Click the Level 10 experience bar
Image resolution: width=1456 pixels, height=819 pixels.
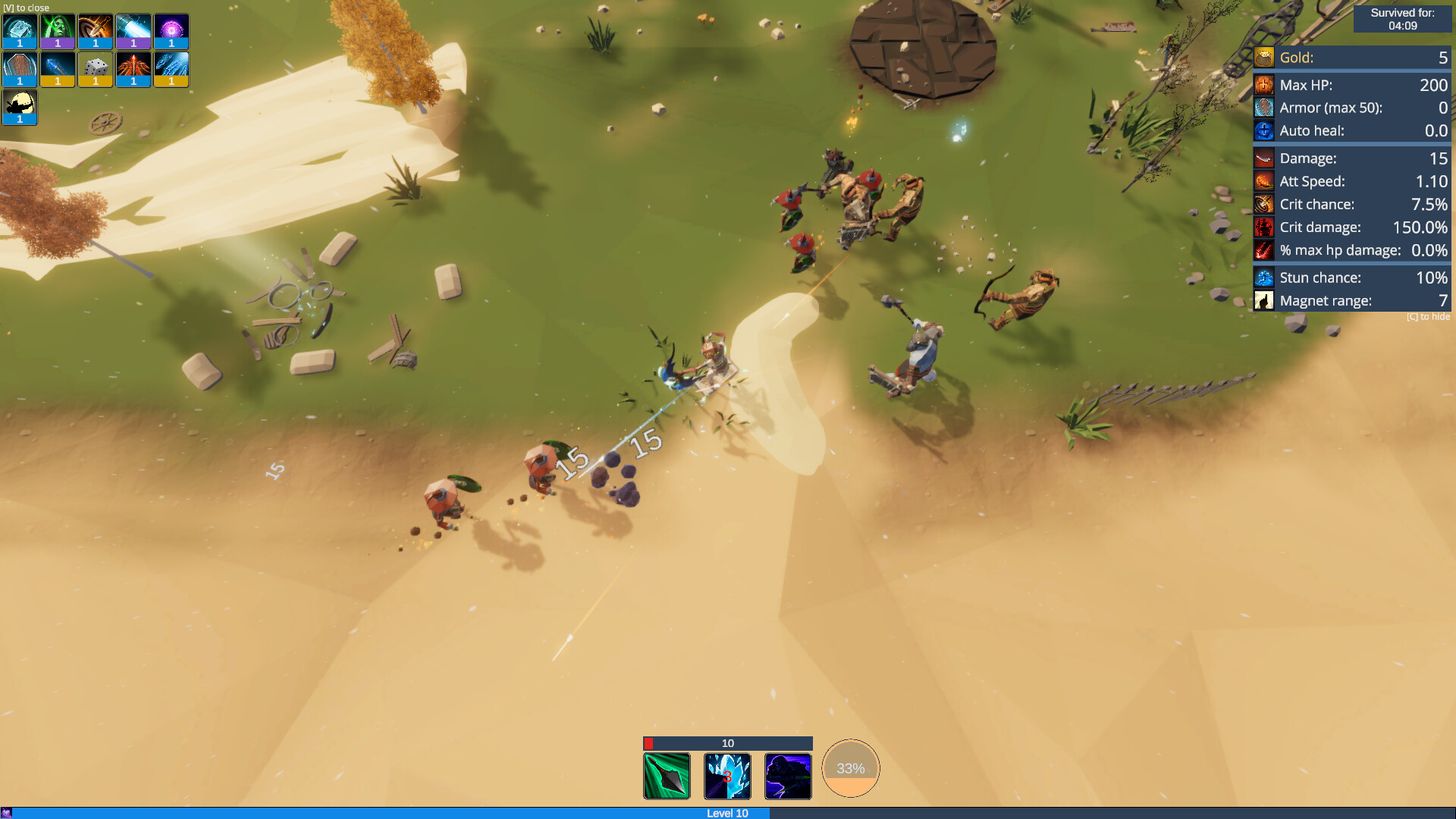pyautogui.click(x=726, y=813)
